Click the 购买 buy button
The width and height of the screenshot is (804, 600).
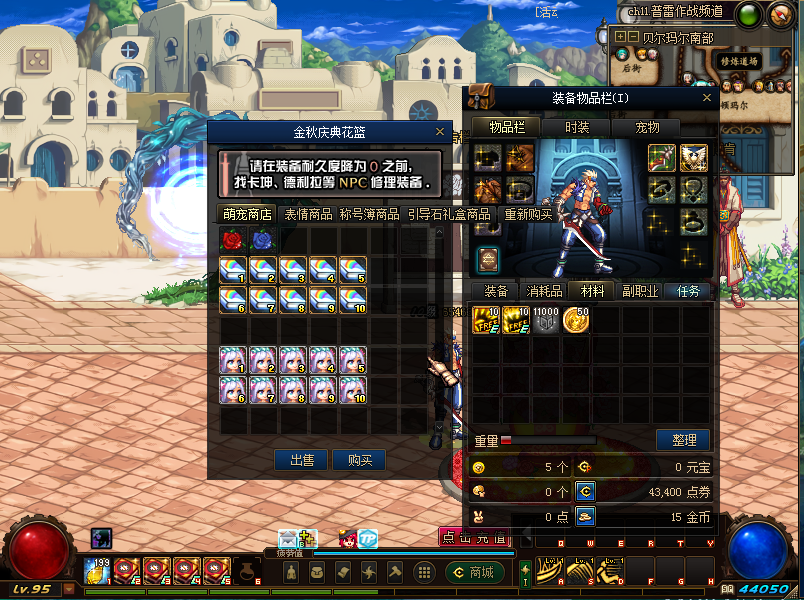pos(359,460)
